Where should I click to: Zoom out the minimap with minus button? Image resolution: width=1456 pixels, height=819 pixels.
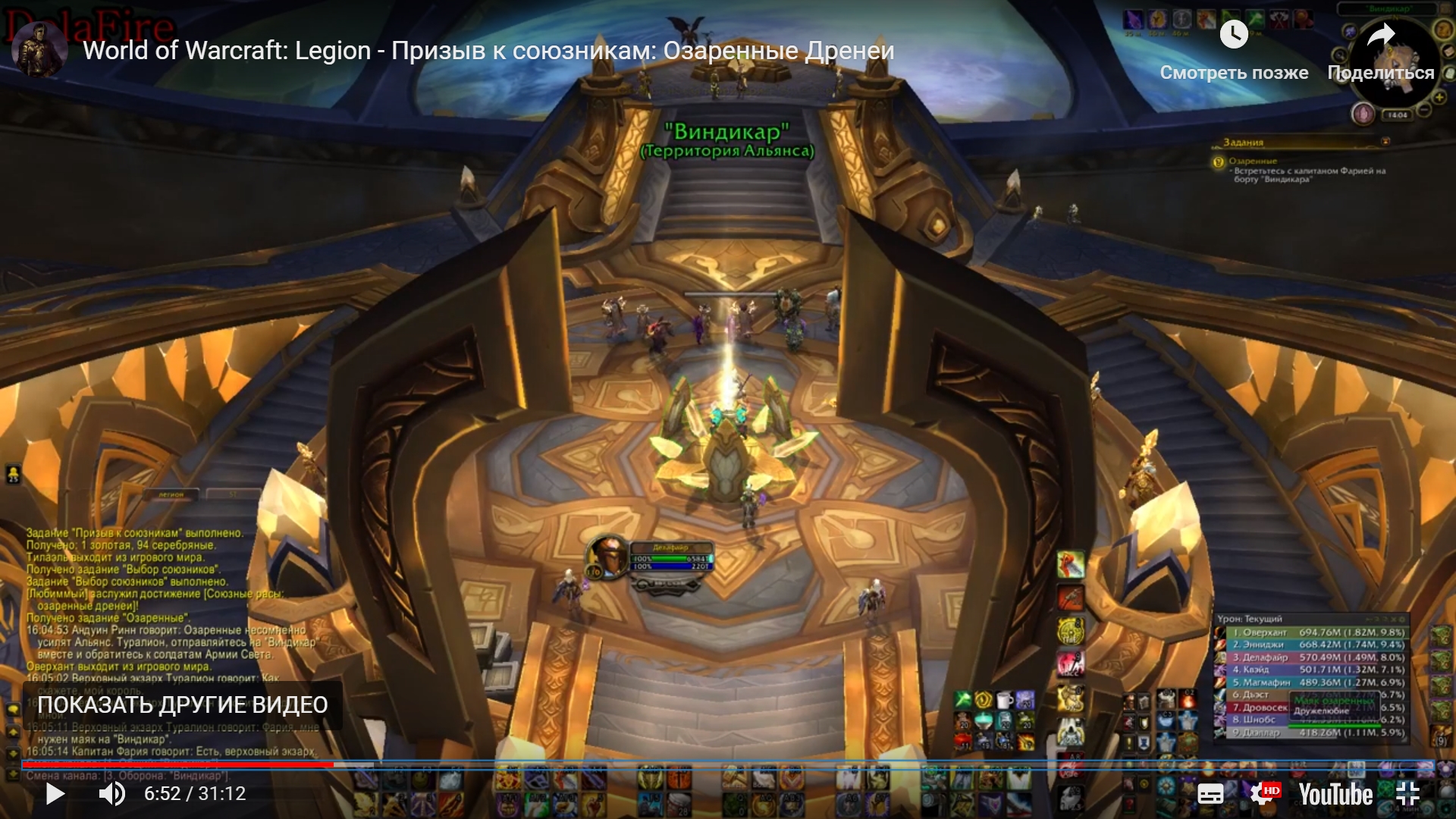[x=1424, y=111]
